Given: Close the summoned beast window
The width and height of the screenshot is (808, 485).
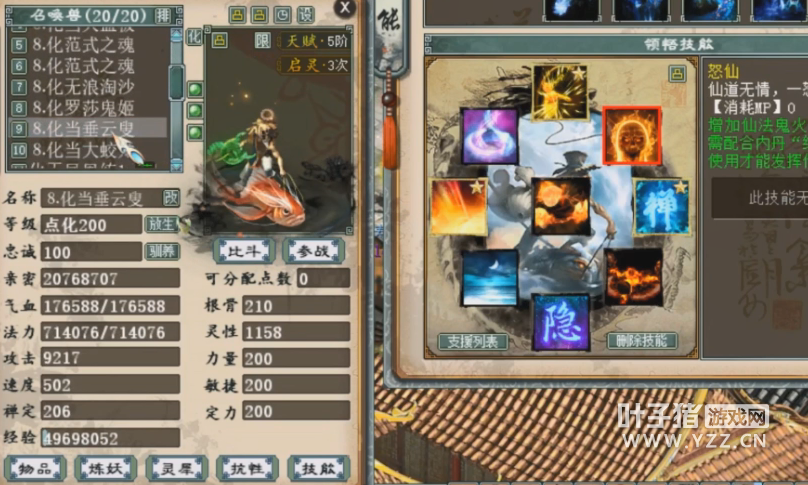Looking at the screenshot, I should 345,8.
